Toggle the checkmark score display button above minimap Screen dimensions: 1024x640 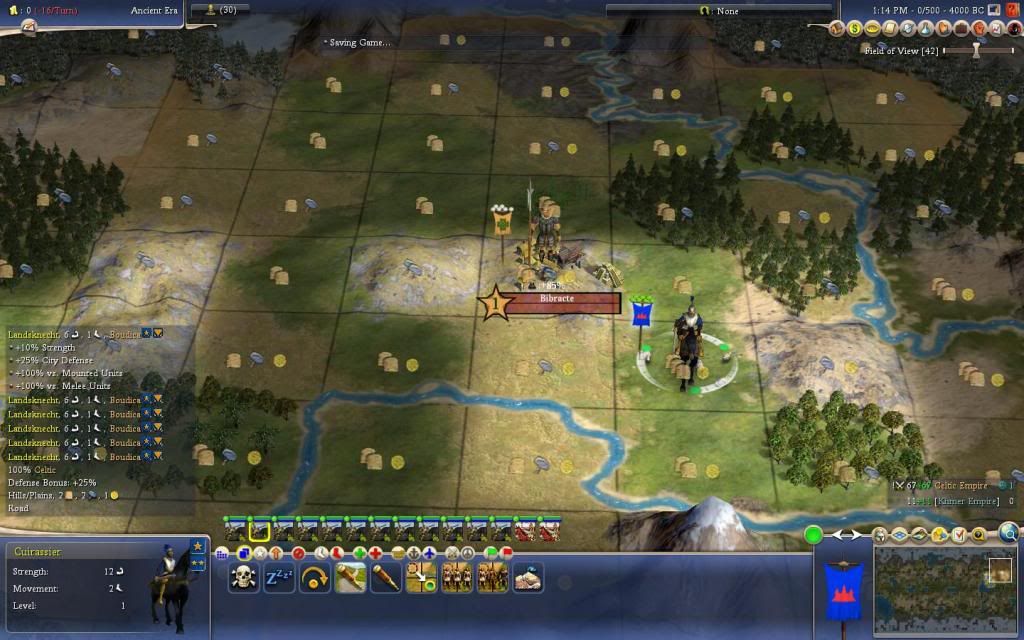click(958, 535)
